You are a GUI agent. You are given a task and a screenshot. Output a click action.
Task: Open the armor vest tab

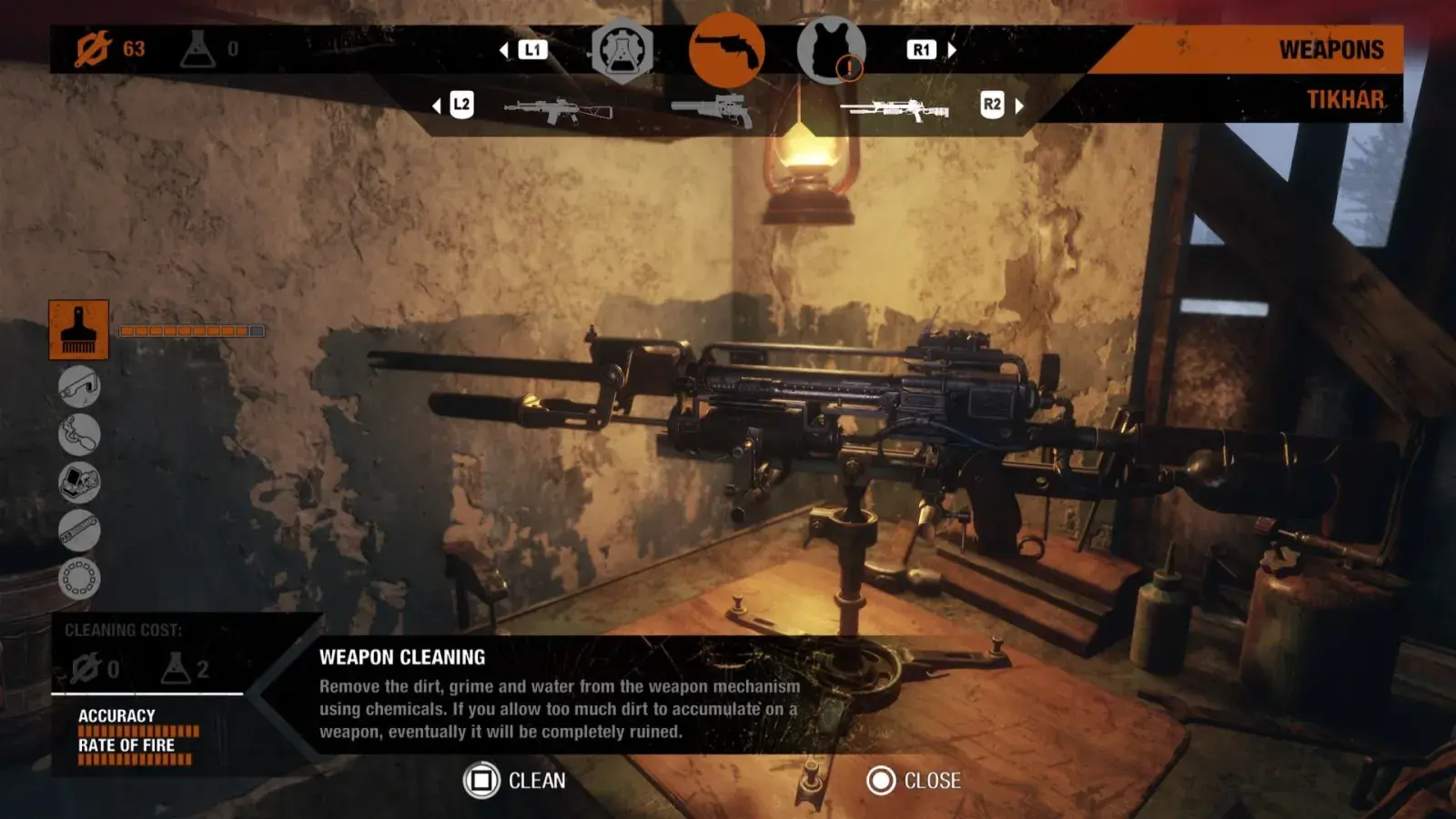(x=830, y=52)
